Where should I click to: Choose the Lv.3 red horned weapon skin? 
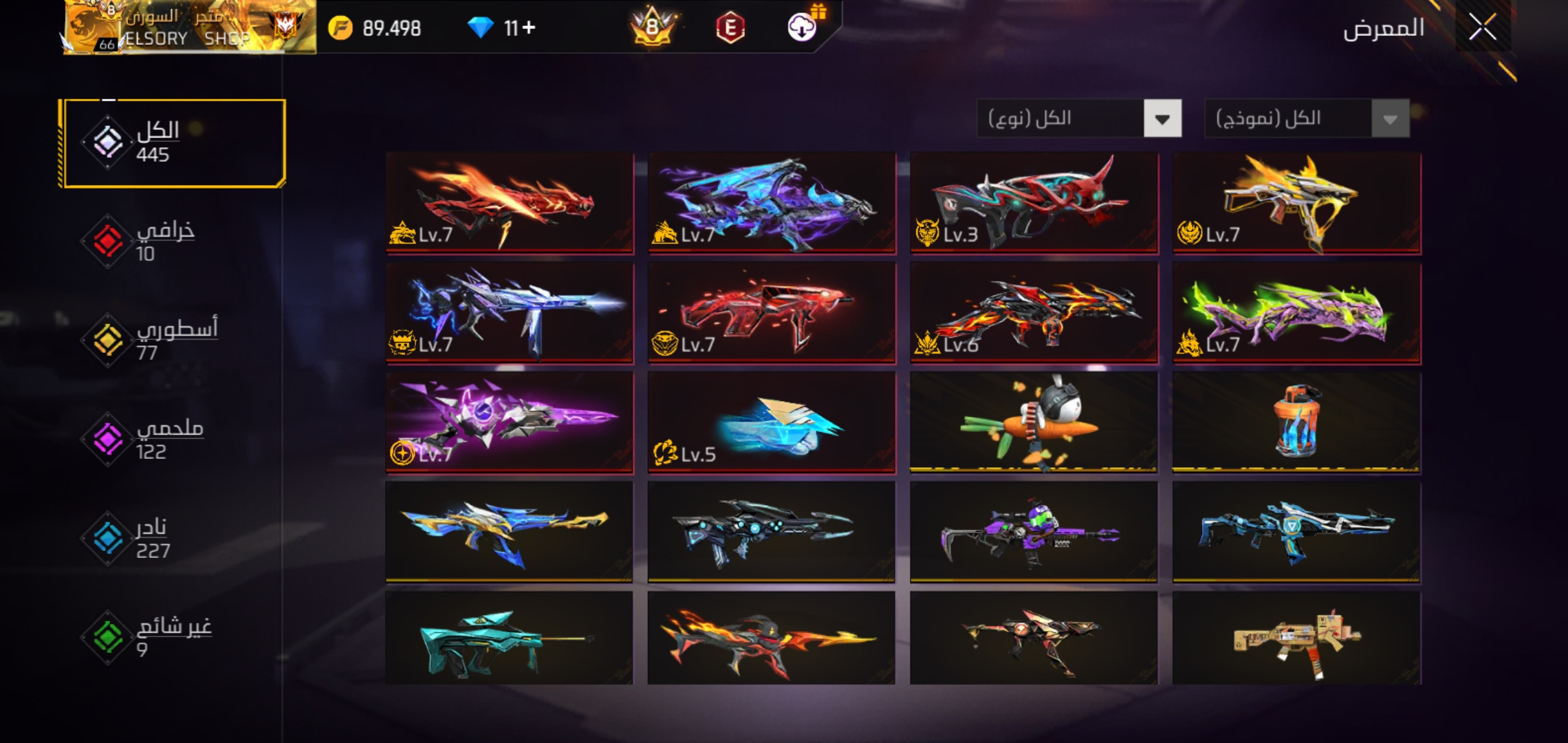click(1034, 202)
